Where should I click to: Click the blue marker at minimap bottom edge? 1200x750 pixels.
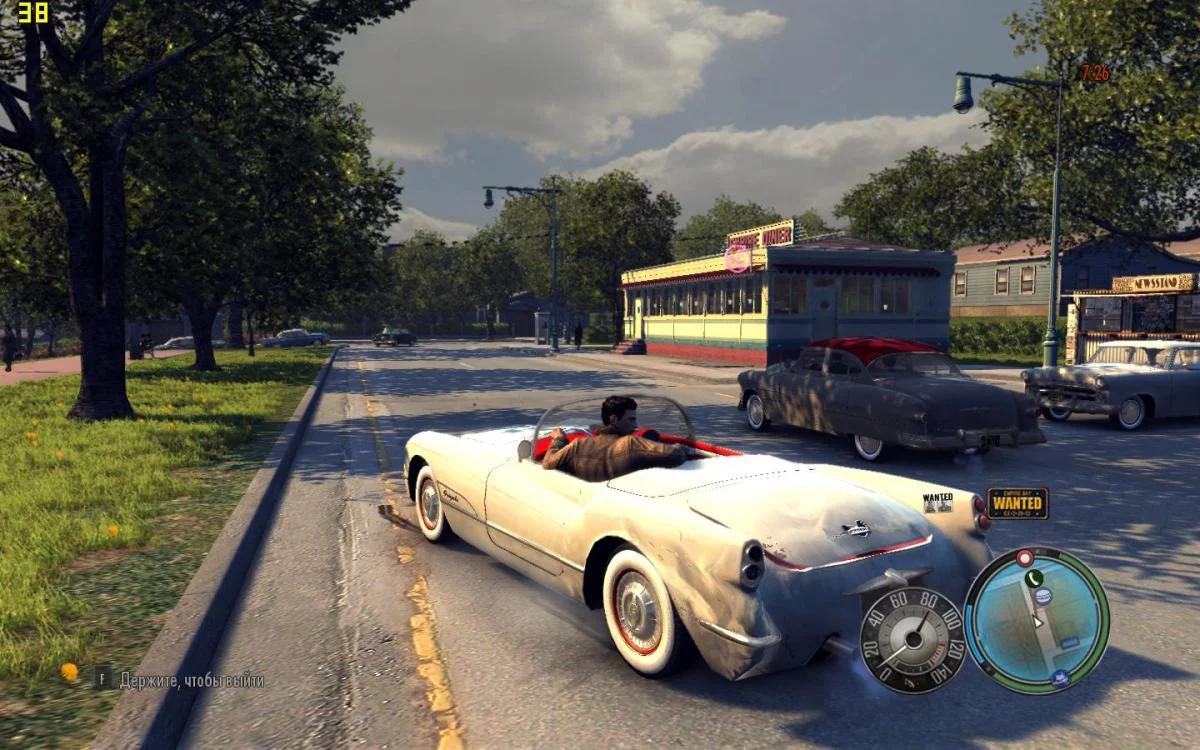pos(1058,678)
